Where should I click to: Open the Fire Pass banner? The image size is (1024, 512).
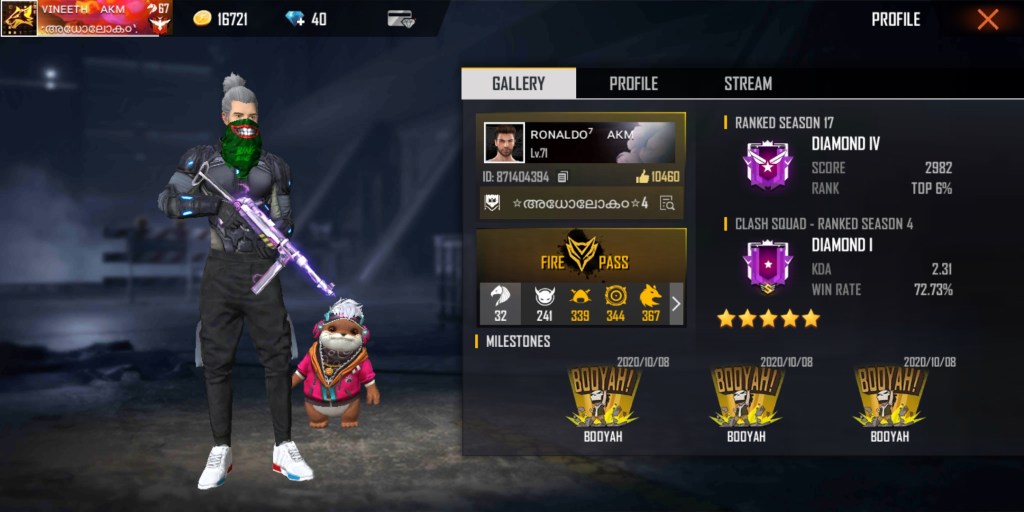[x=581, y=254]
